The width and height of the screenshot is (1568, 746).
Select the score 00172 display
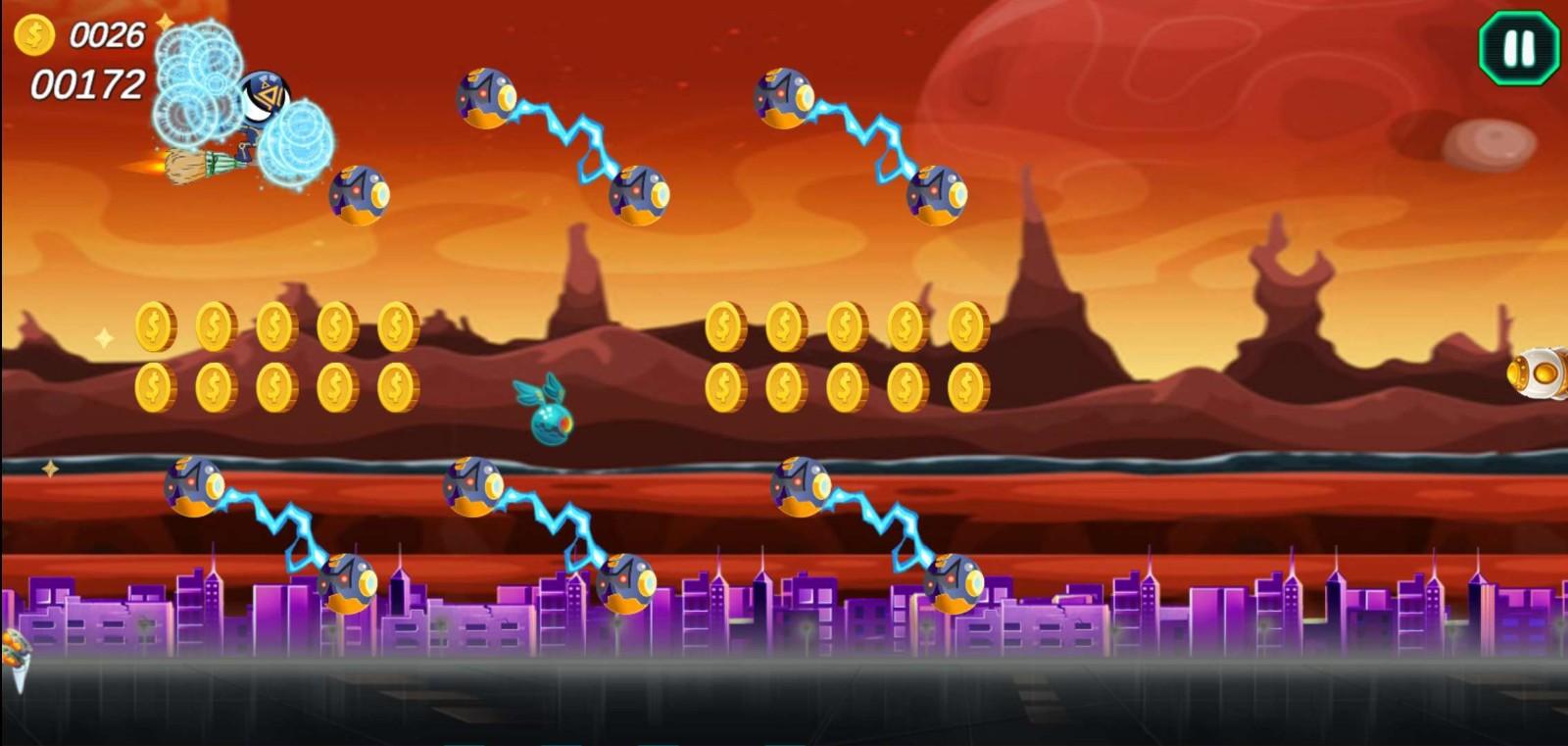pyautogui.click(x=88, y=86)
